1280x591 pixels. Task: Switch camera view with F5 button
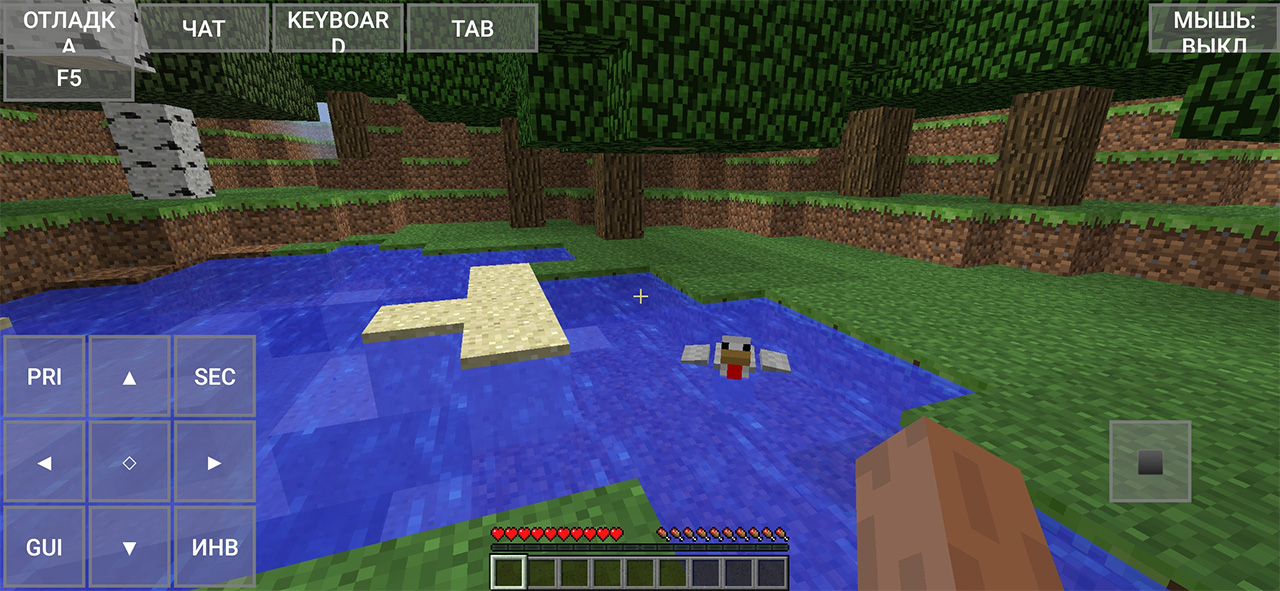(x=69, y=78)
